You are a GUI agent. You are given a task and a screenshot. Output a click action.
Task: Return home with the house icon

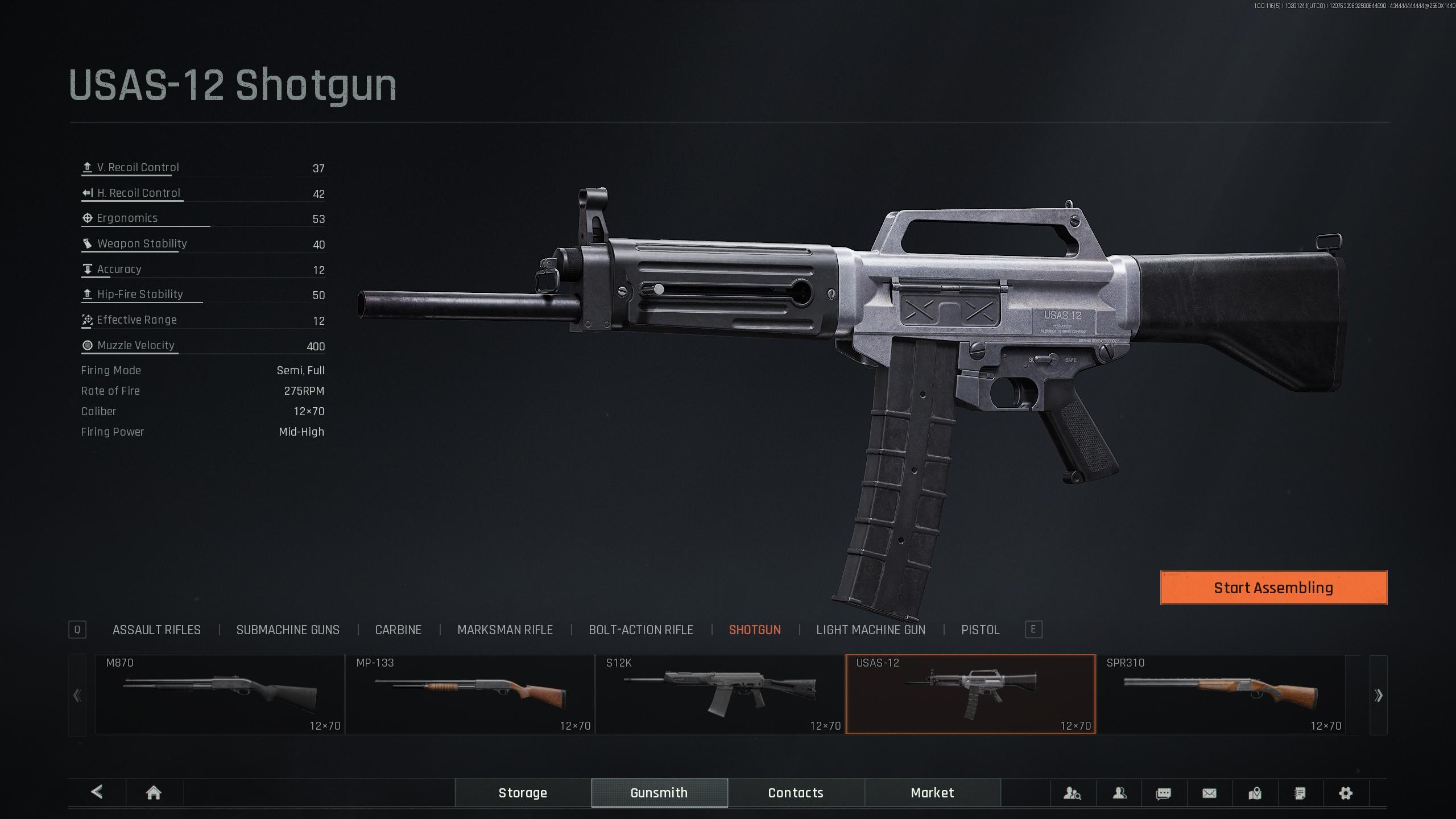click(x=154, y=793)
